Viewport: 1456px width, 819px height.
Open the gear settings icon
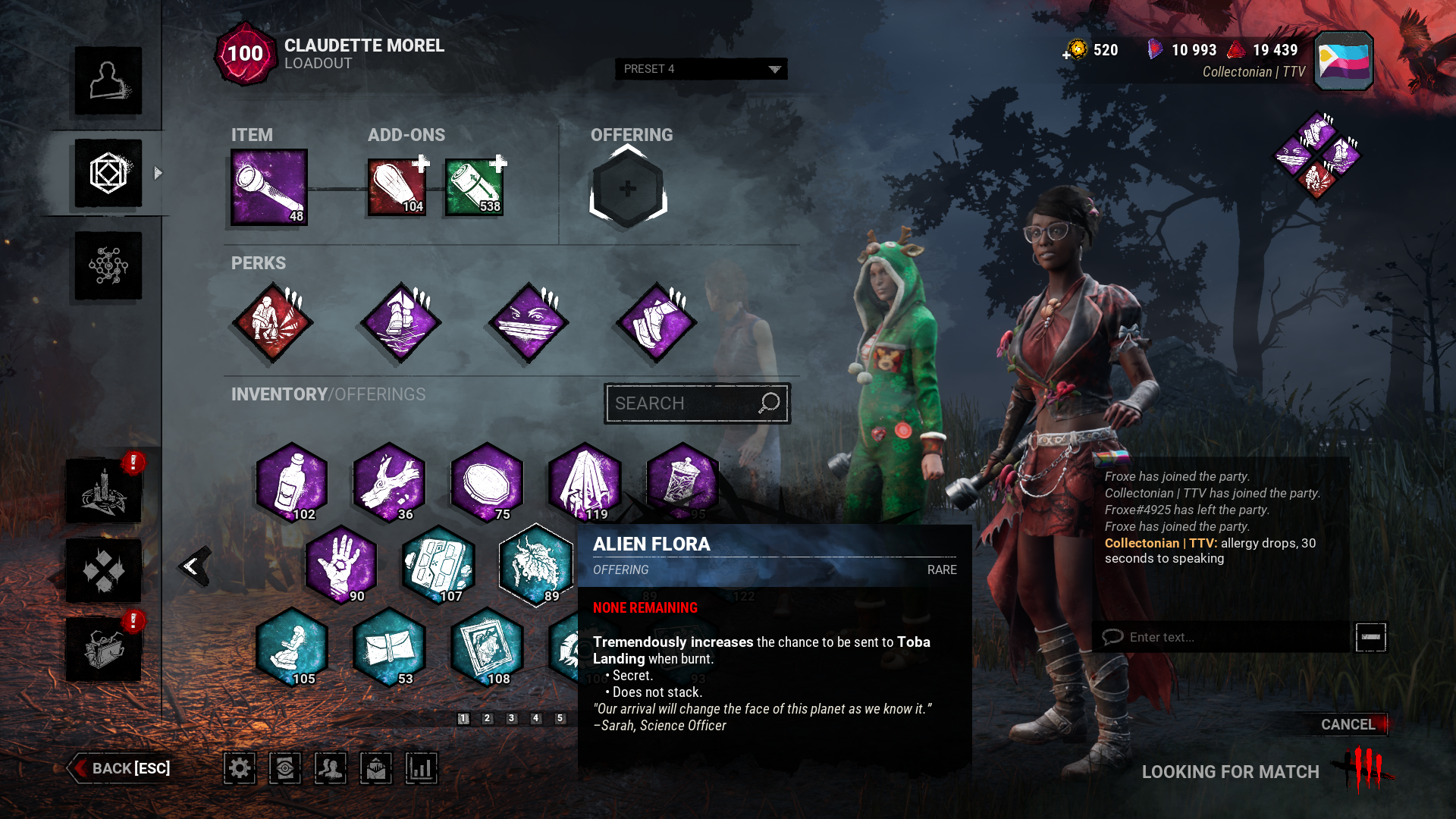[240, 768]
